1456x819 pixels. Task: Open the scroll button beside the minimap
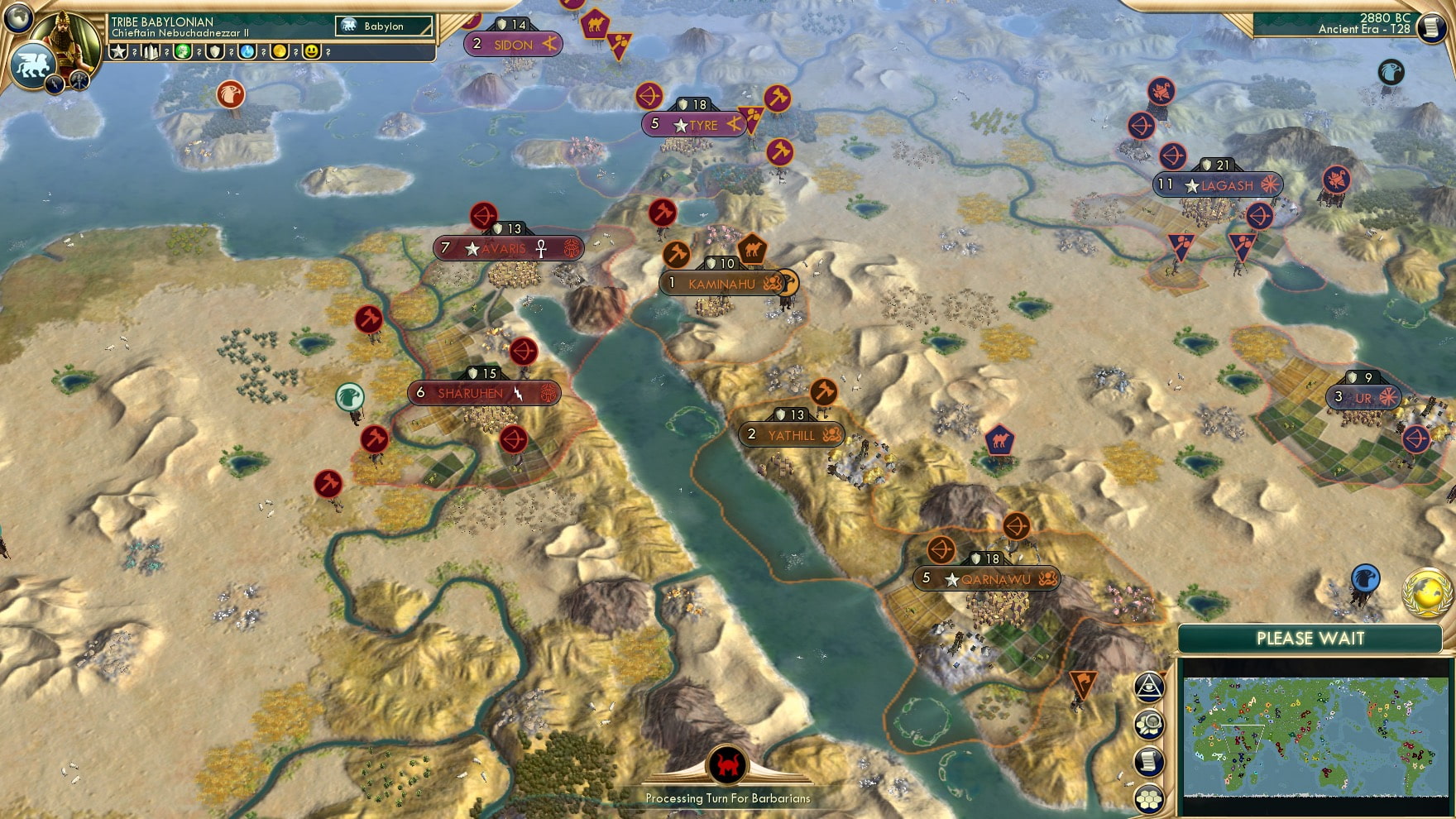point(1149,762)
